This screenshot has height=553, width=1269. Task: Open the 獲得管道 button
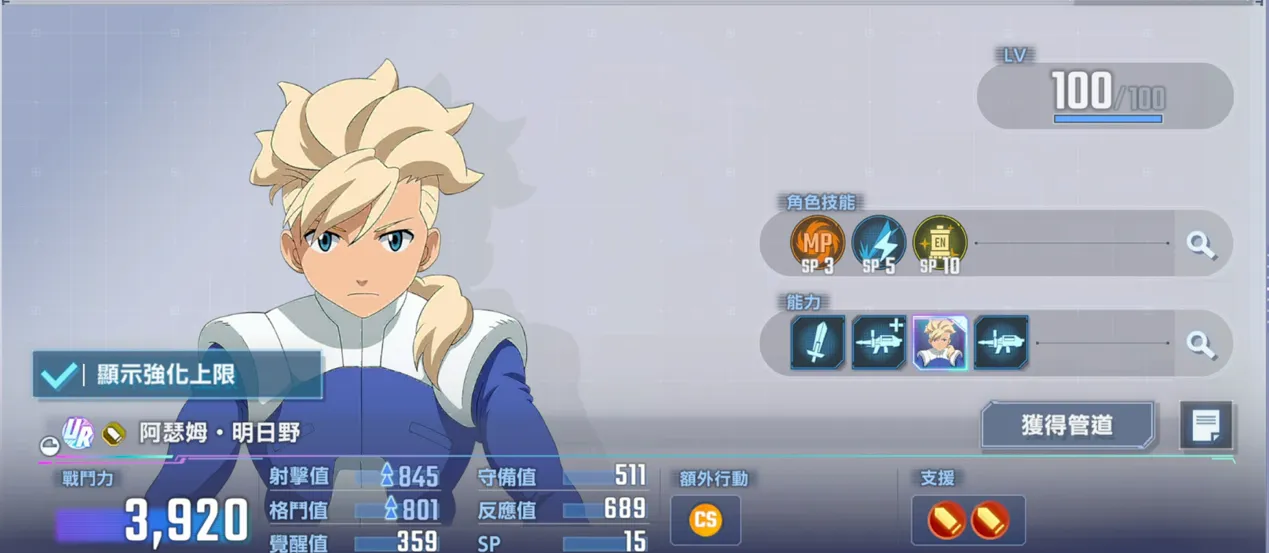1067,425
